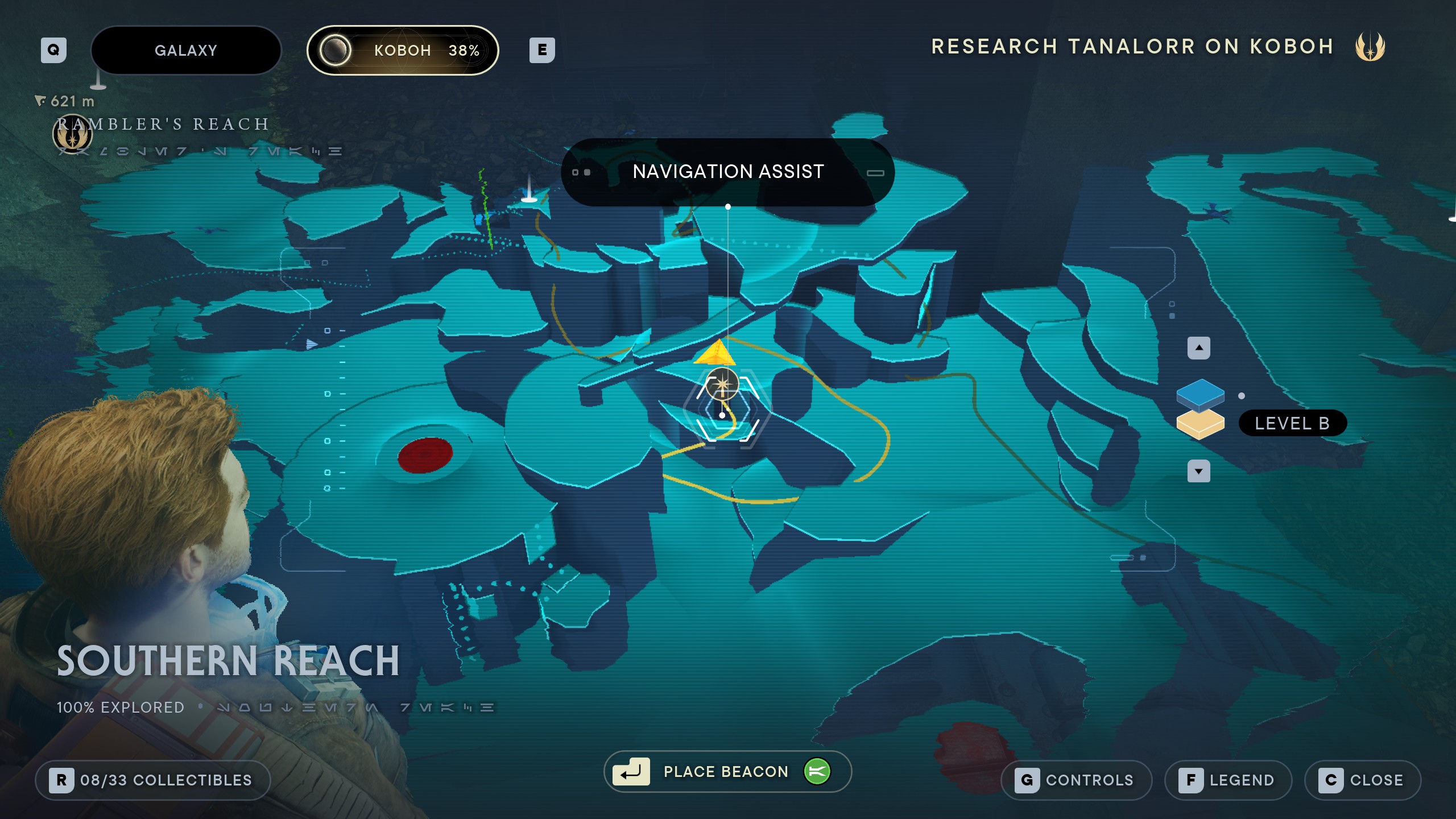The image size is (1456, 819).
Task: Click the Rambler's Reach objective marker
Action: click(x=72, y=135)
